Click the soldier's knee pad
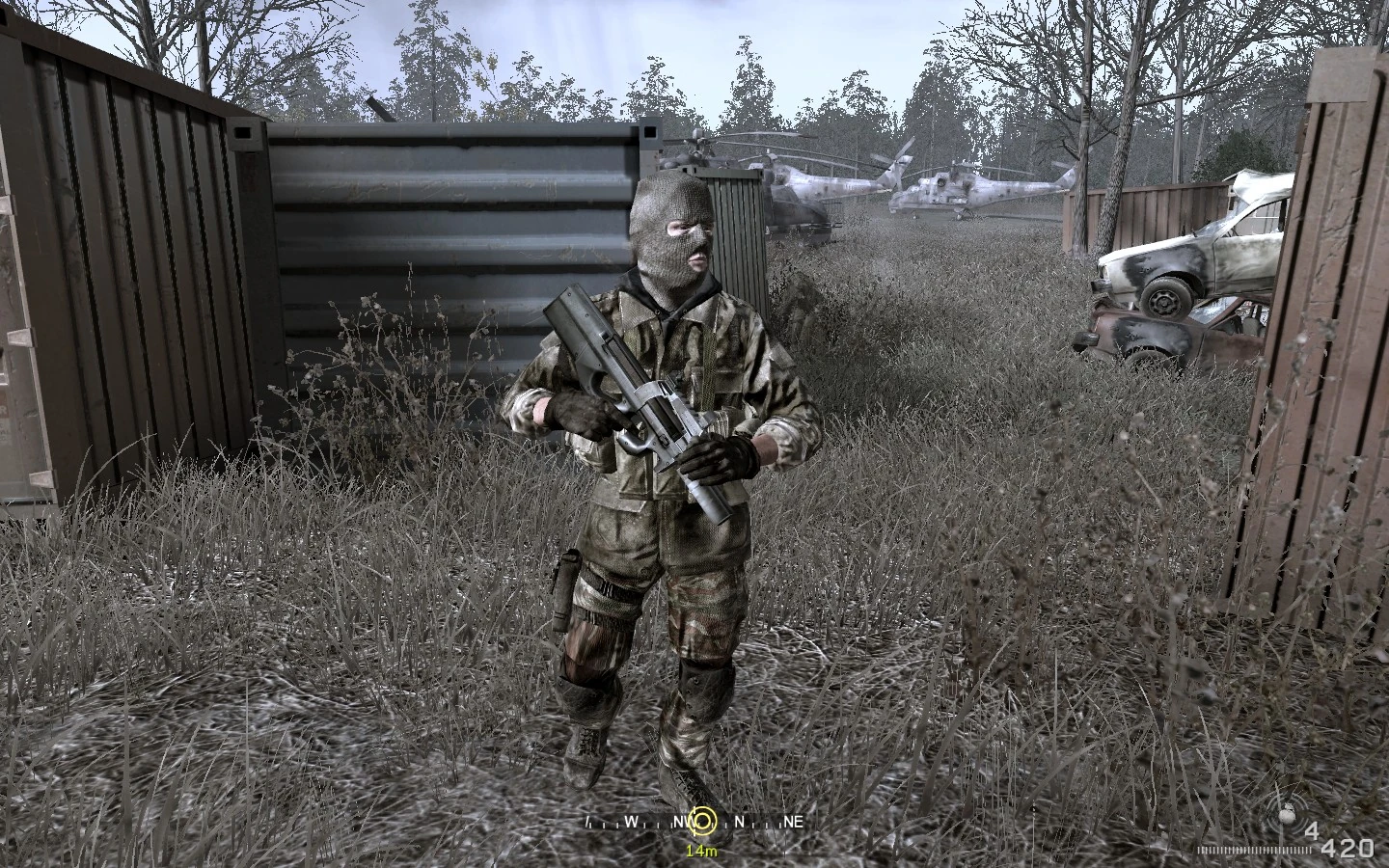Viewport: 1389px width, 868px height. (x=704, y=685)
